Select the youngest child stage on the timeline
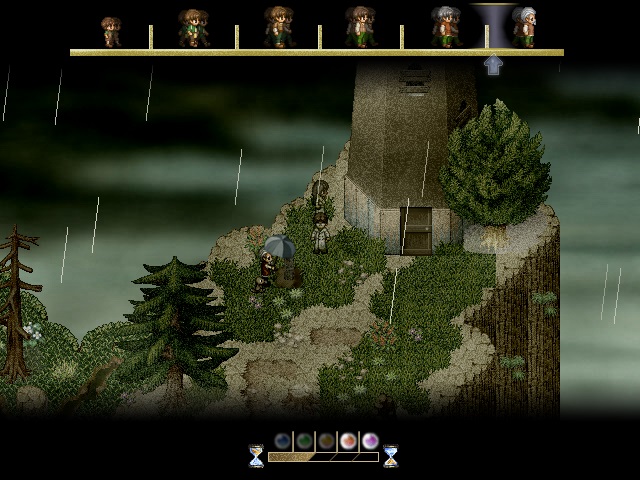640x480 pixels. (111, 31)
